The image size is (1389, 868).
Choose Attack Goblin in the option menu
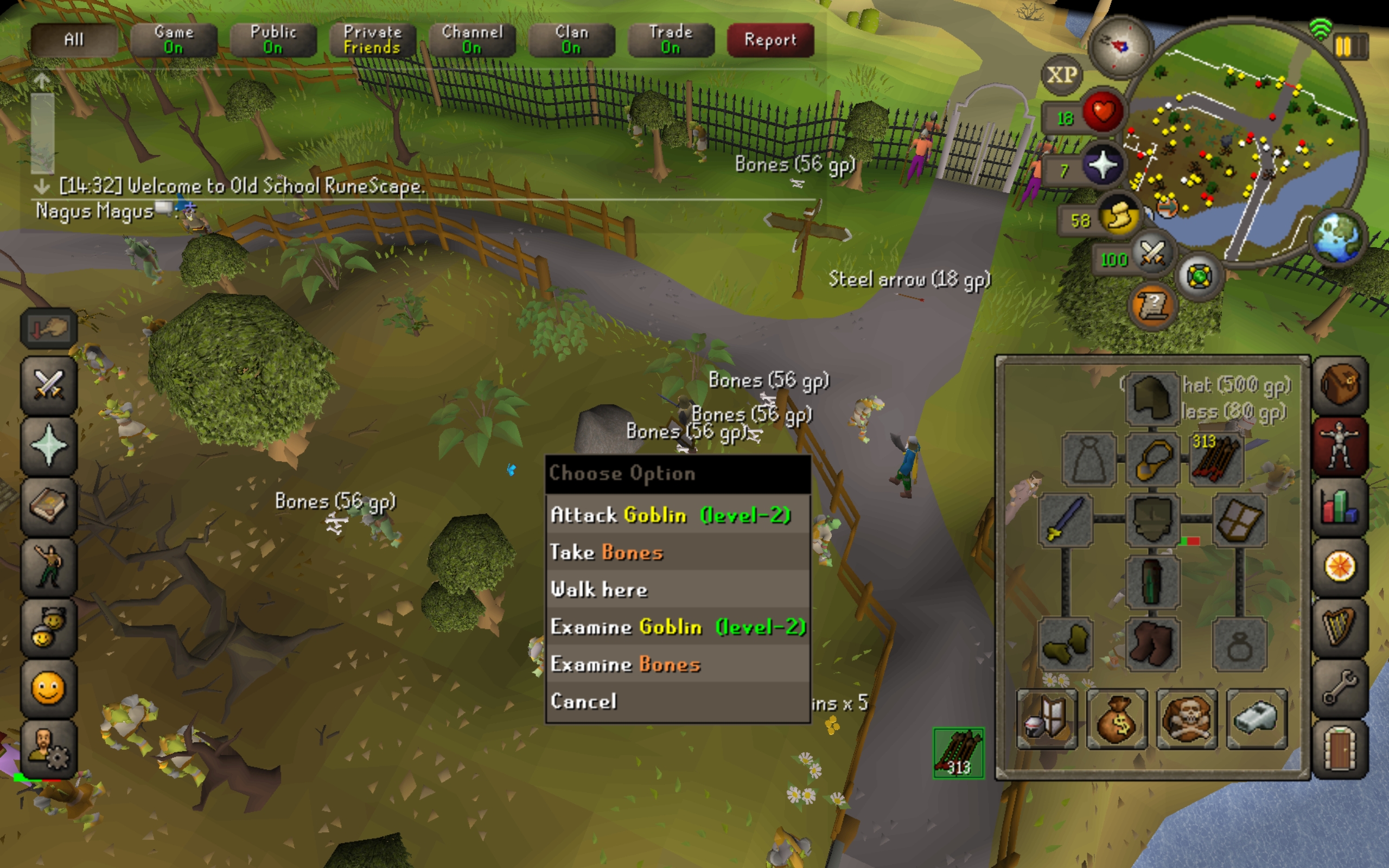point(671,515)
